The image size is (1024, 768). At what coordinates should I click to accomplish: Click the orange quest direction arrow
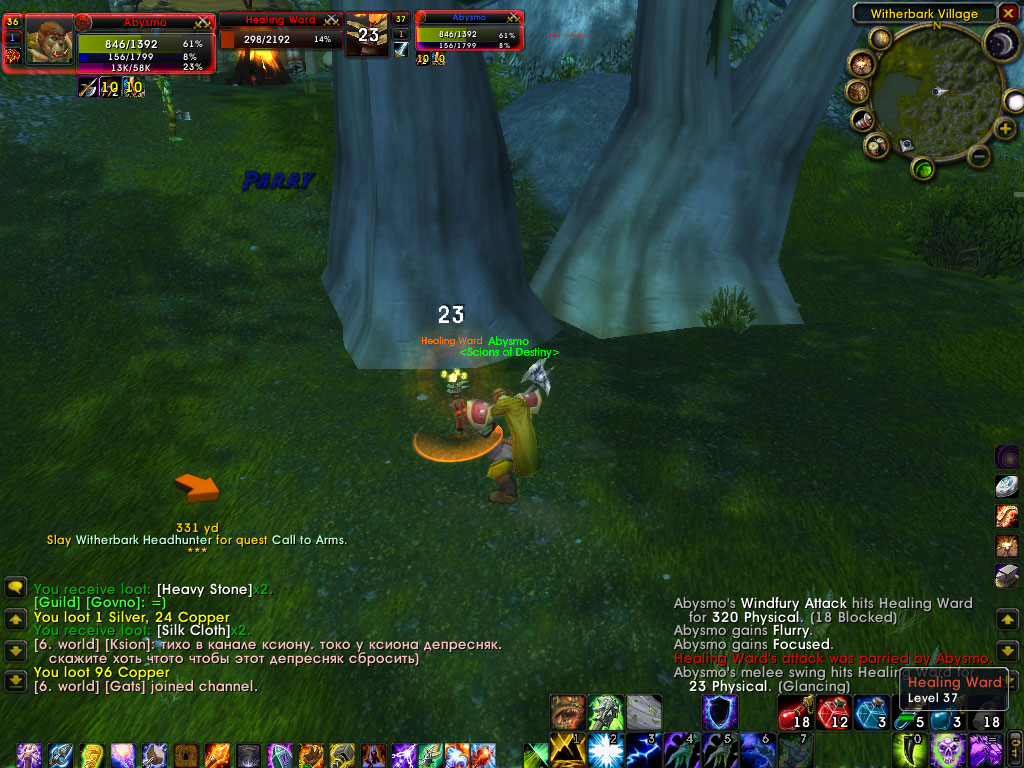coord(196,488)
